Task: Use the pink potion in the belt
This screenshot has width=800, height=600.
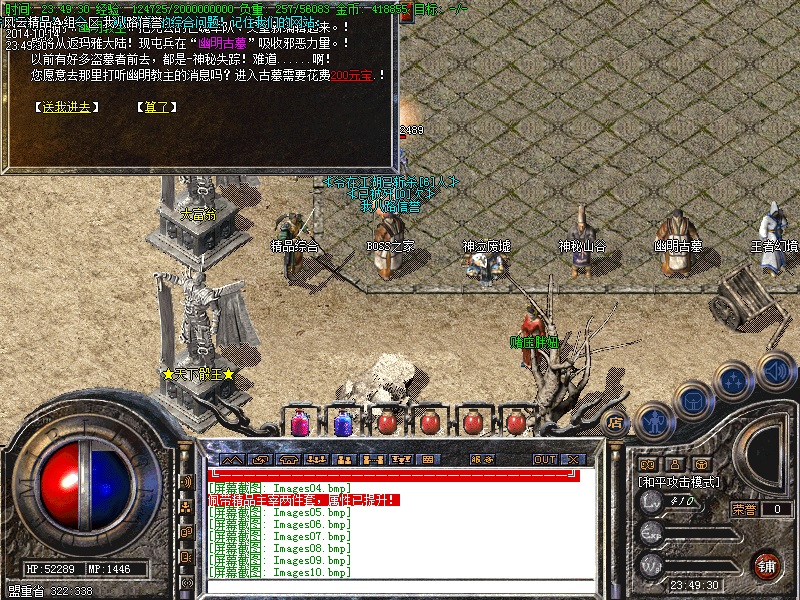Action: pyautogui.click(x=298, y=423)
